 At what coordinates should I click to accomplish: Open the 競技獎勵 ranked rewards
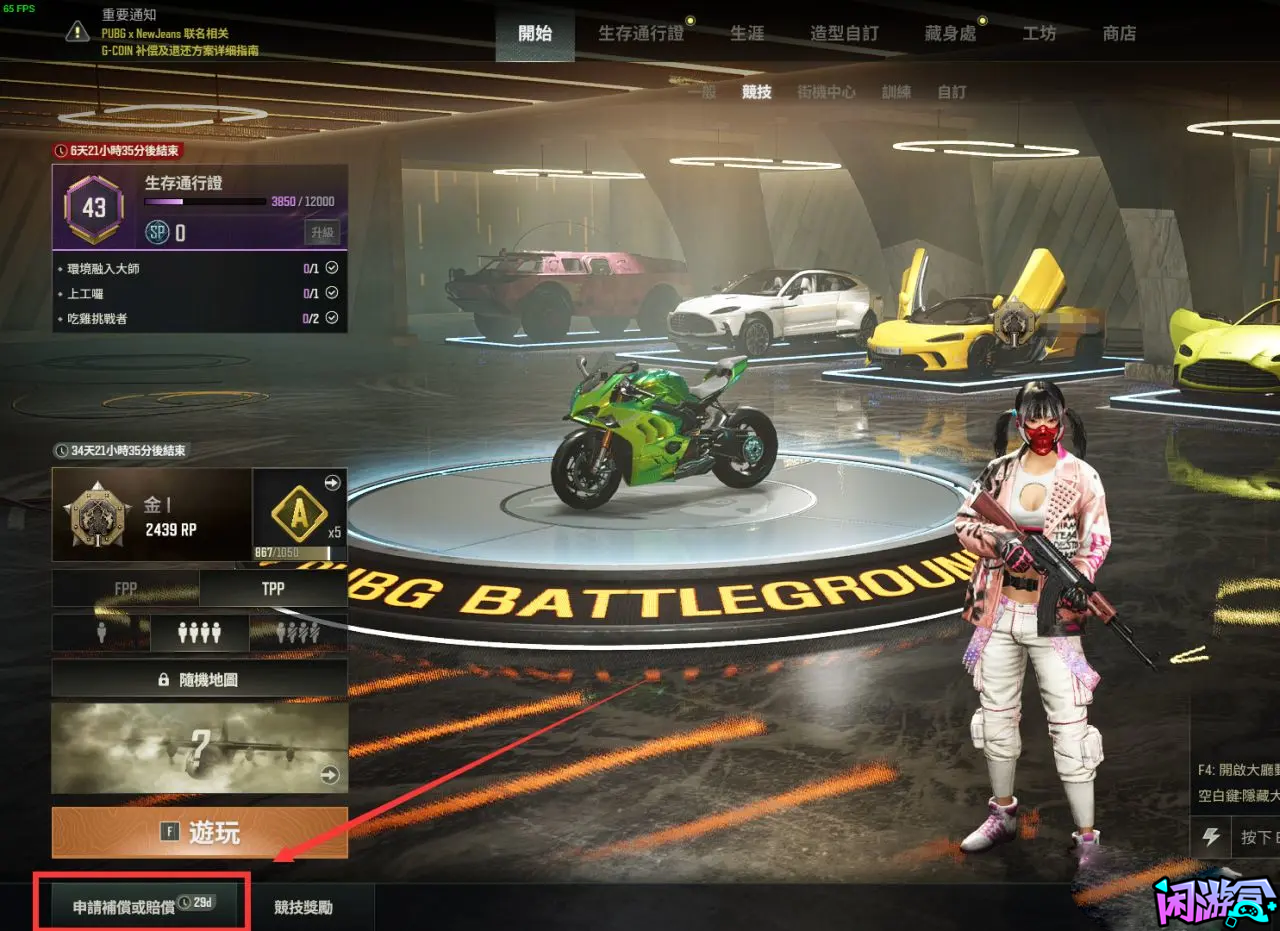coord(304,907)
